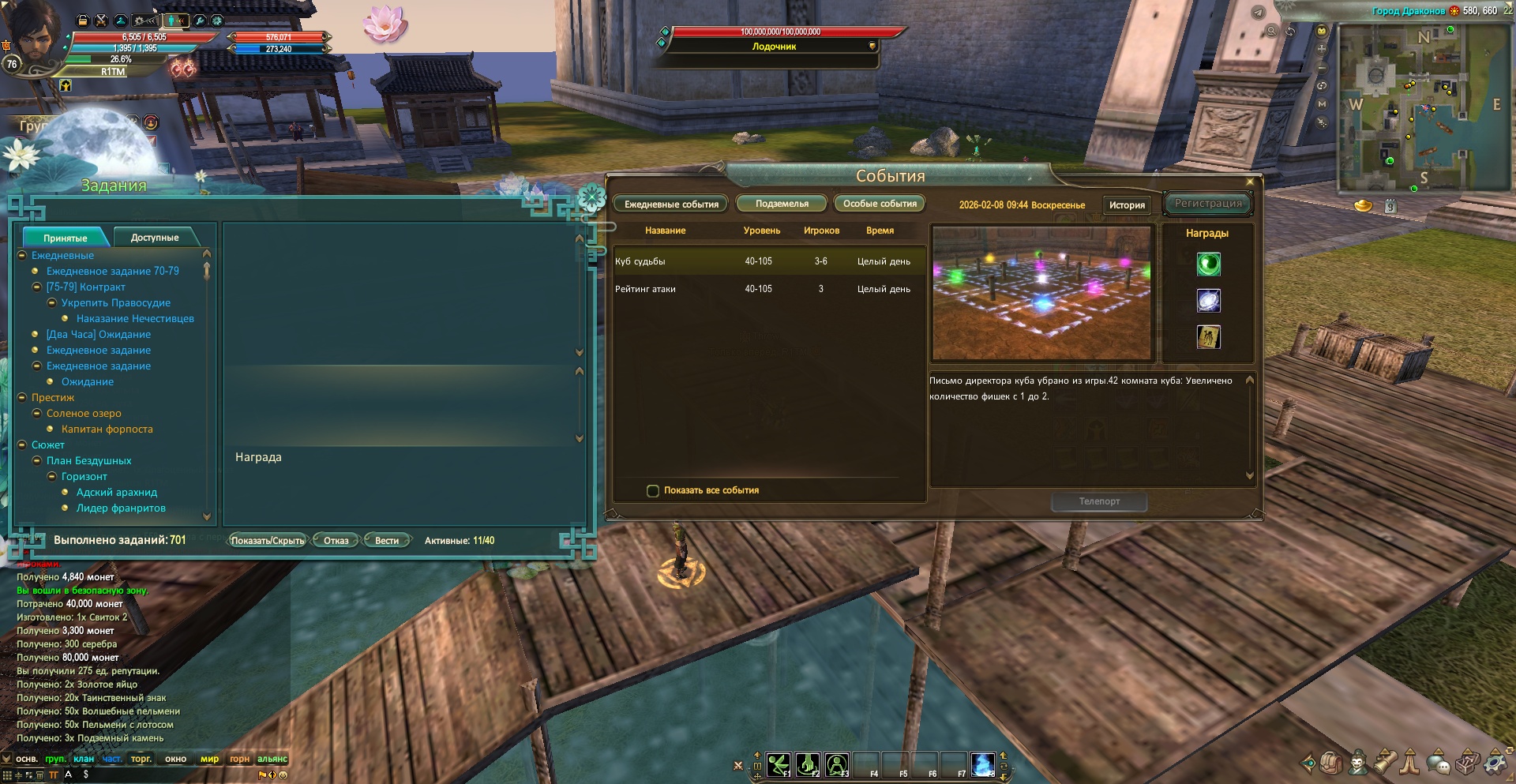The image size is (1516, 784).
Task: Switch to Подземелья events tab
Action: coord(782,204)
